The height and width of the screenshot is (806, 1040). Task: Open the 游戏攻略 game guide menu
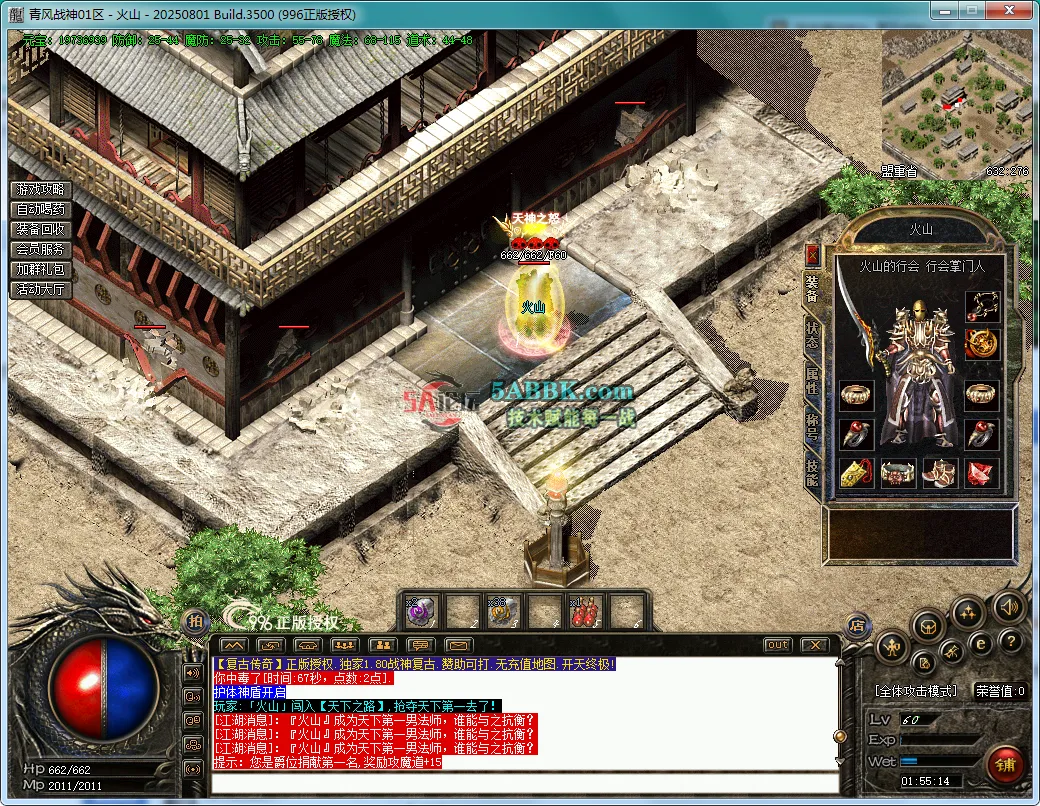pyautogui.click(x=40, y=190)
